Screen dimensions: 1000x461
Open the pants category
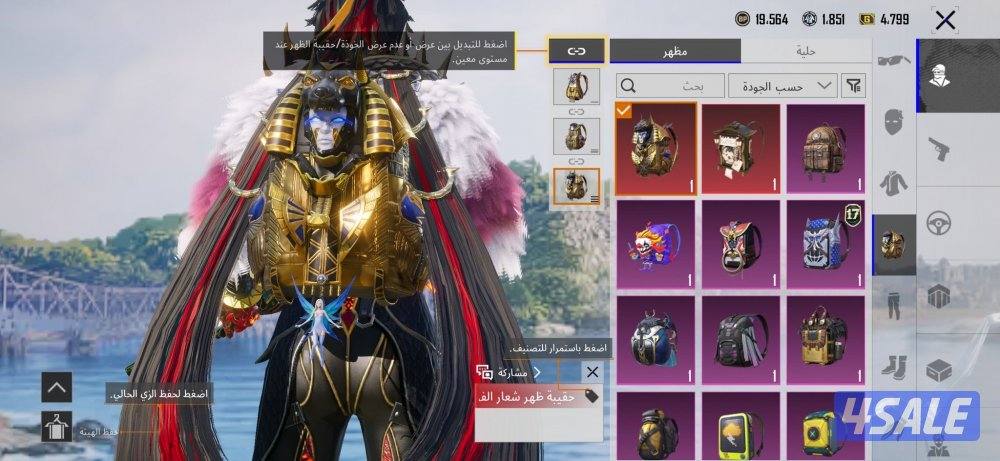pyautogui.click(x=894, y=303)
